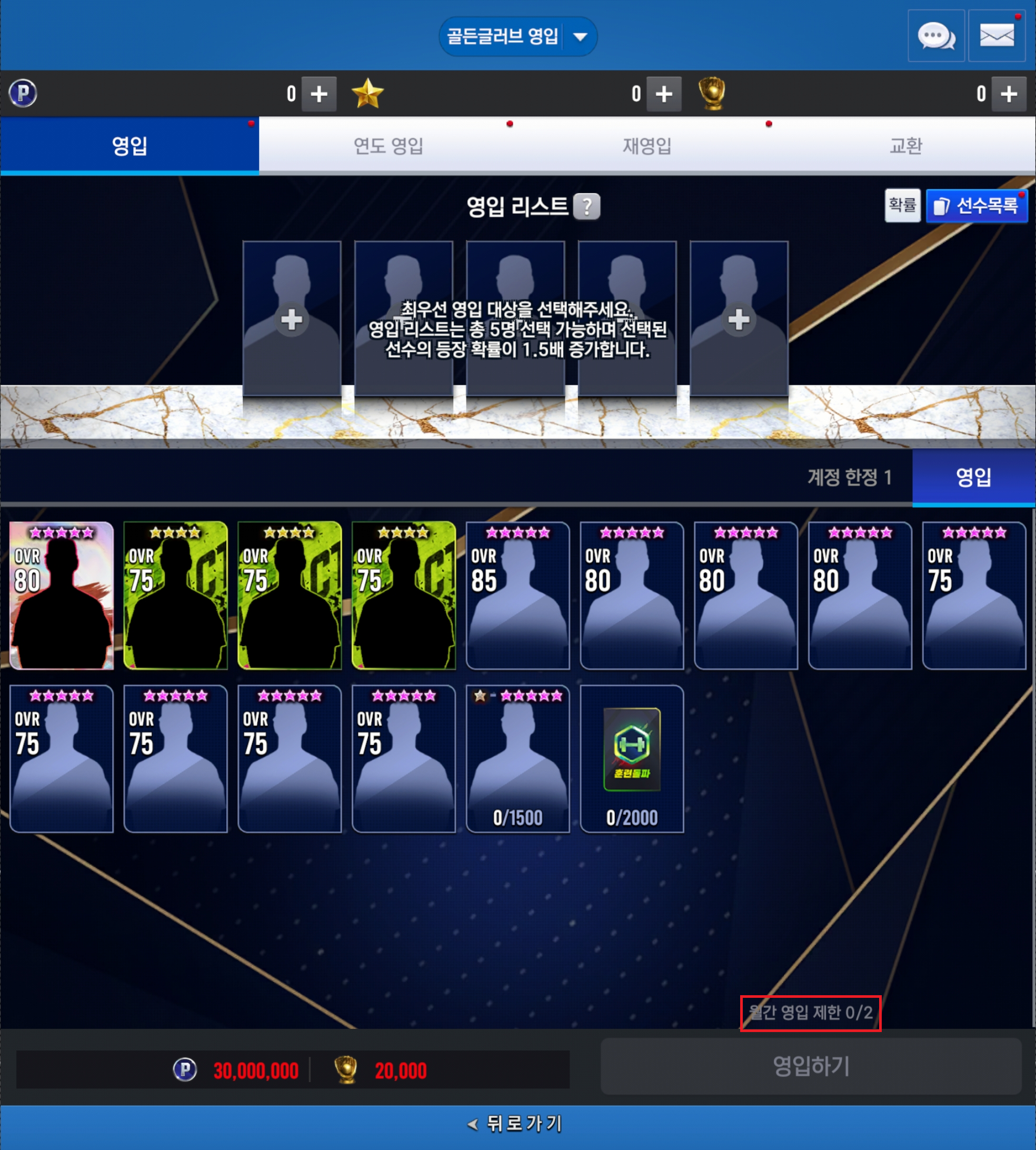Screen dimensions: 1036x1150
Task: Open the 영입 리스트 question mark help
Action: click(586, 206)
